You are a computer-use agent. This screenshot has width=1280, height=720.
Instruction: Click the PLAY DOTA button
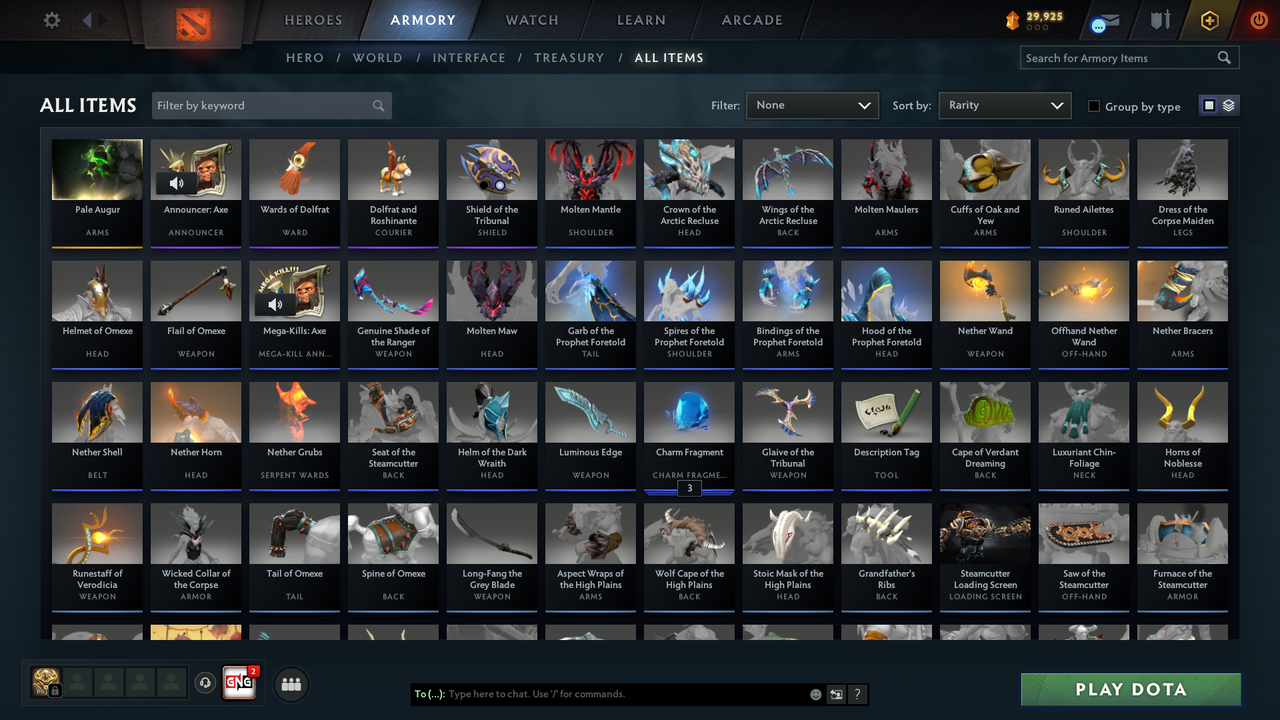[x=1130, y=689]
